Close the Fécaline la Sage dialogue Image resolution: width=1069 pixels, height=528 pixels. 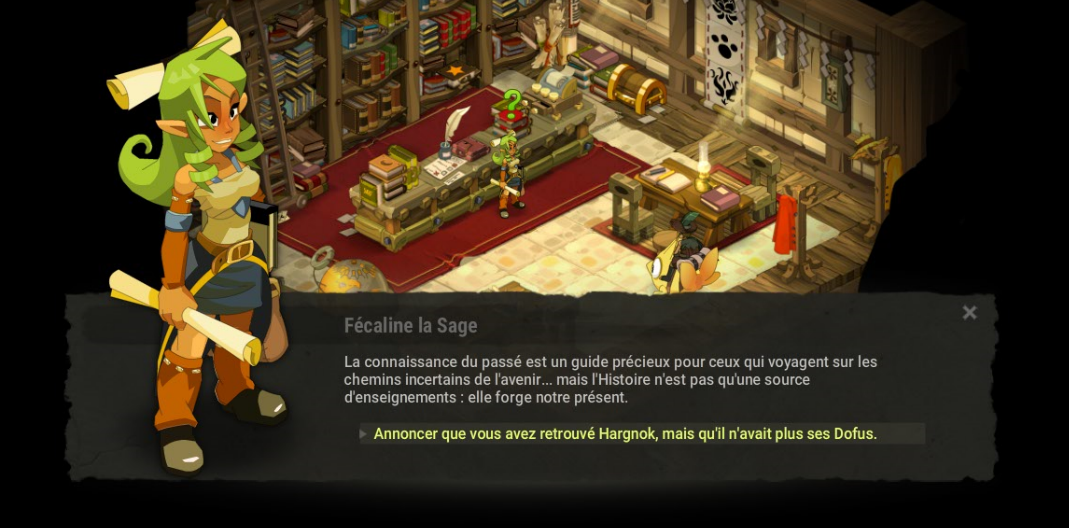click(x=969, y=313)
